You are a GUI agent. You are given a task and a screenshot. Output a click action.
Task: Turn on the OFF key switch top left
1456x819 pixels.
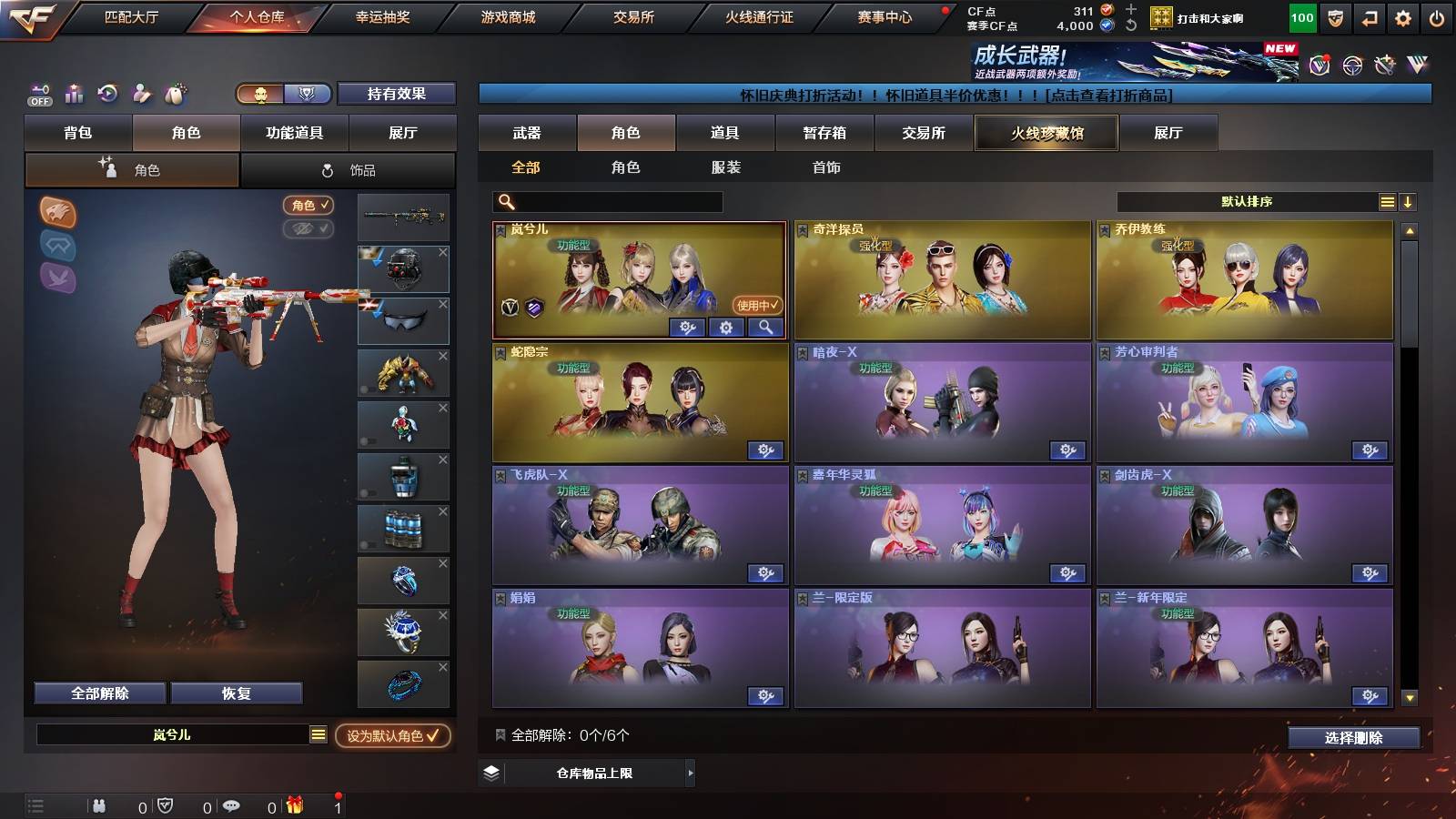[x=38, y=94]
